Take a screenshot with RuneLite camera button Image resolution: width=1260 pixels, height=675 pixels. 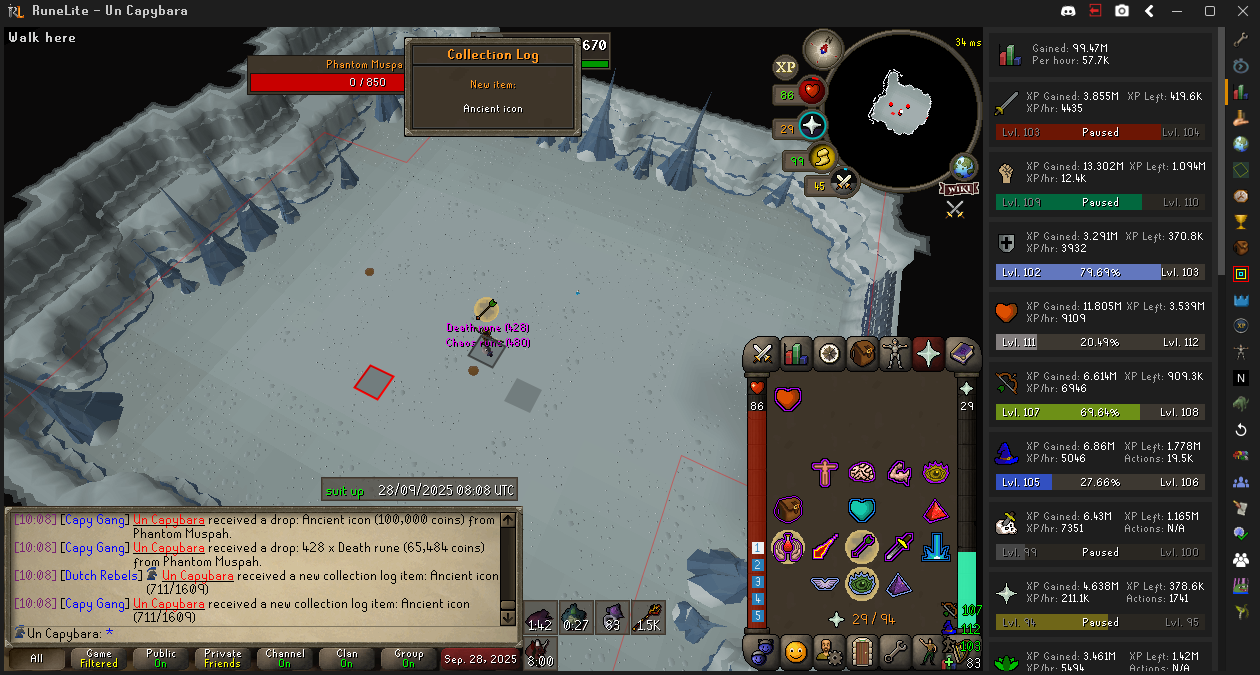(x=1122, y=11)
